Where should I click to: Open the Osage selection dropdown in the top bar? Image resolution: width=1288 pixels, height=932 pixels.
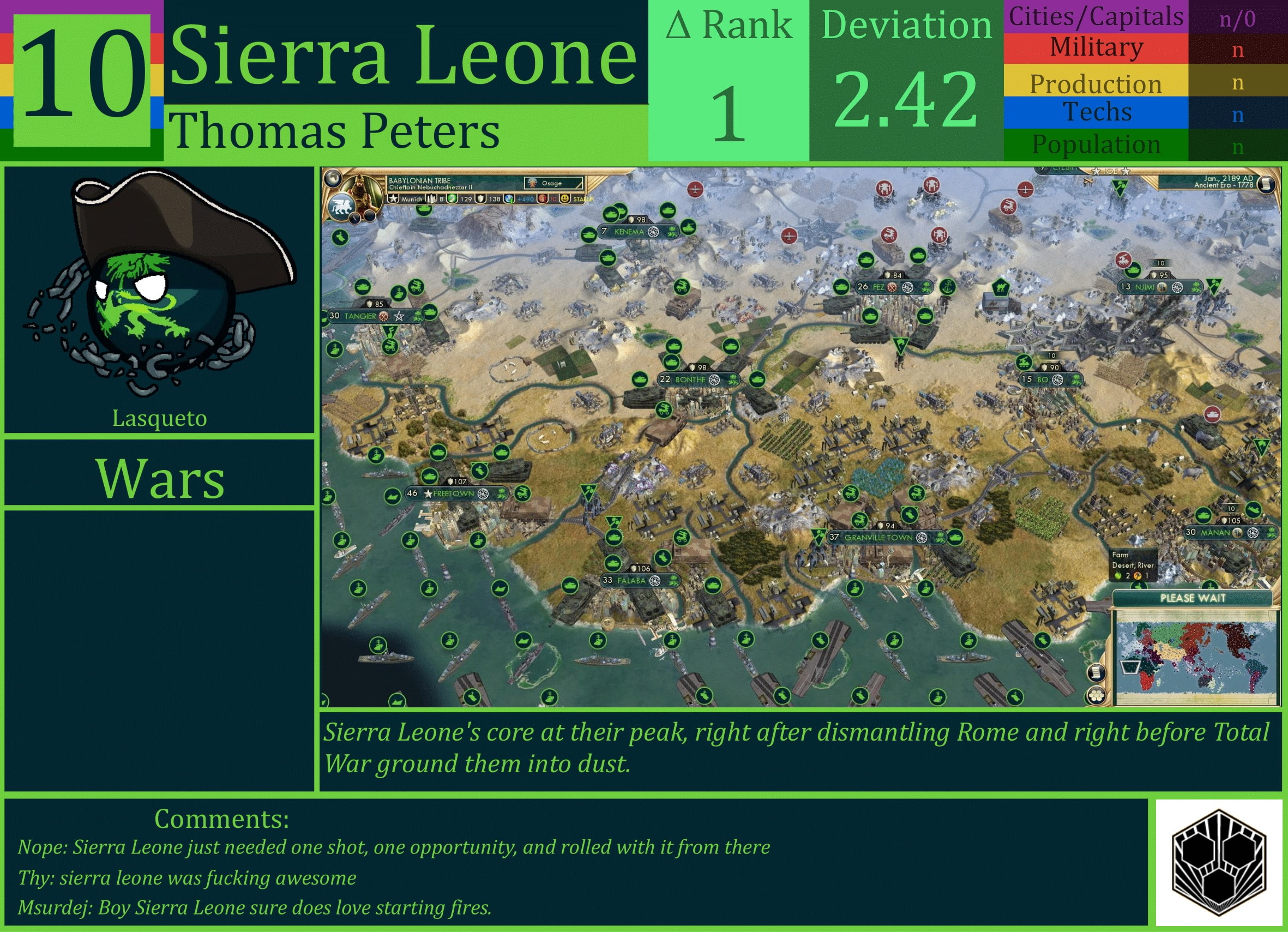(x=553, y=183)
